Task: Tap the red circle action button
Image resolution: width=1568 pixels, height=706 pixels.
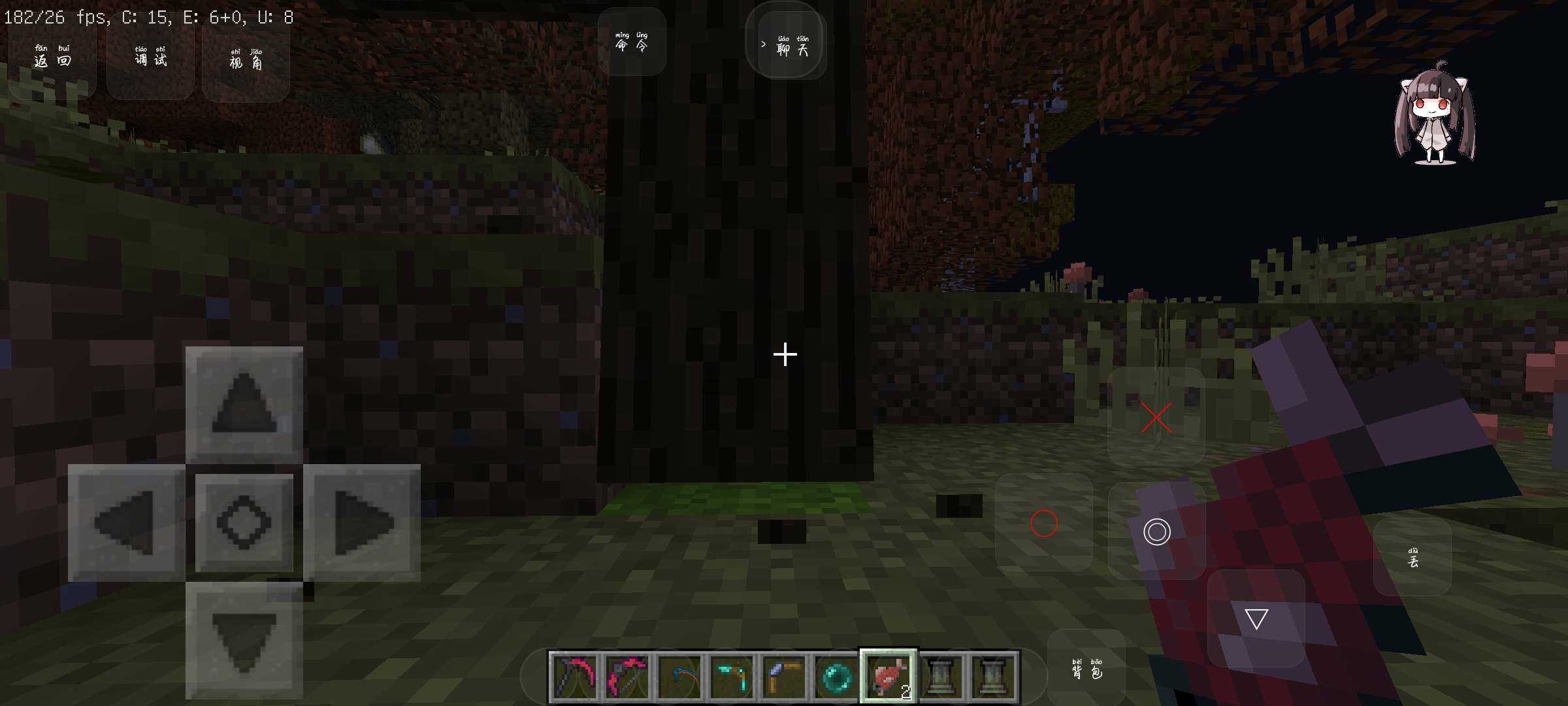Action: tap(1043, 523)
